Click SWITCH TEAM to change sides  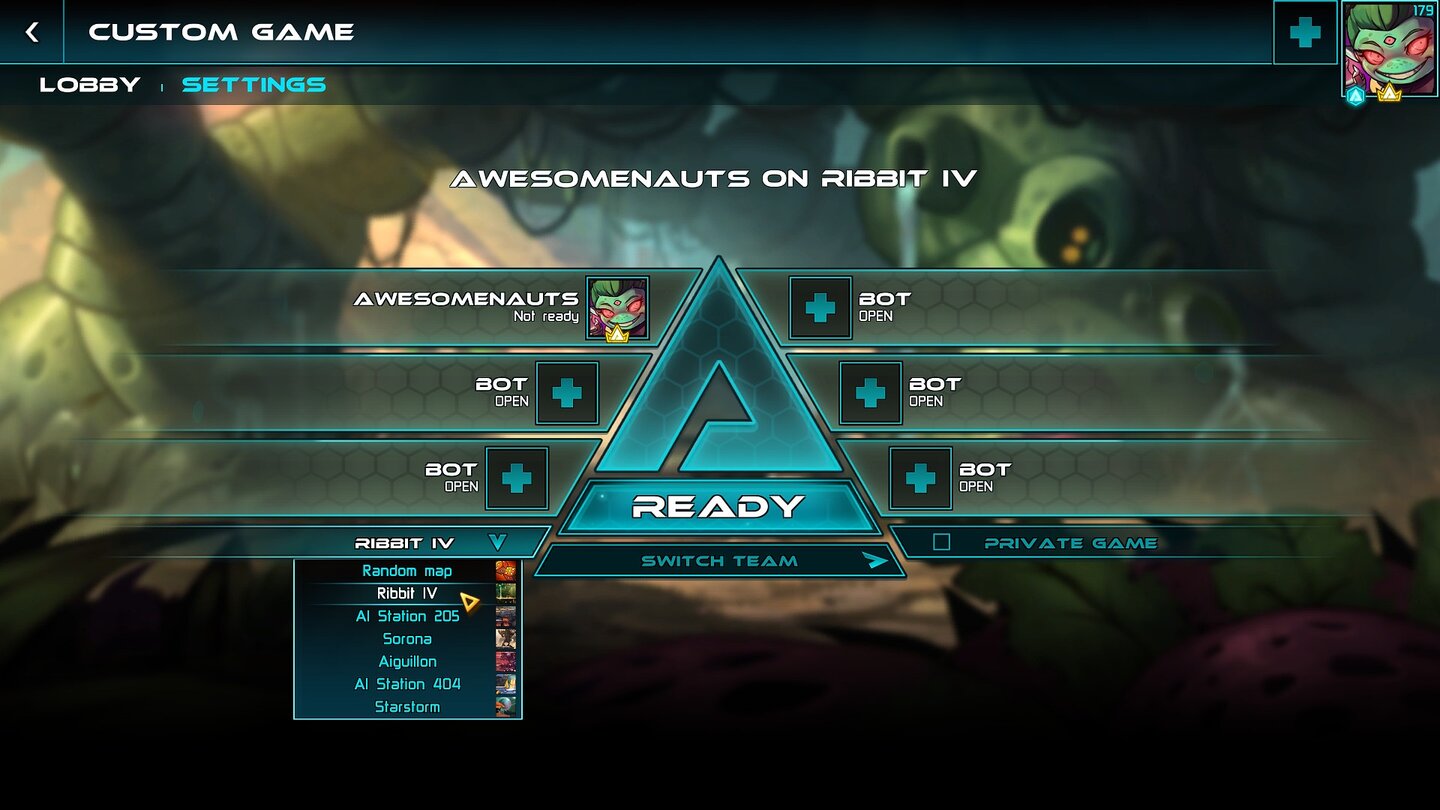718,561
